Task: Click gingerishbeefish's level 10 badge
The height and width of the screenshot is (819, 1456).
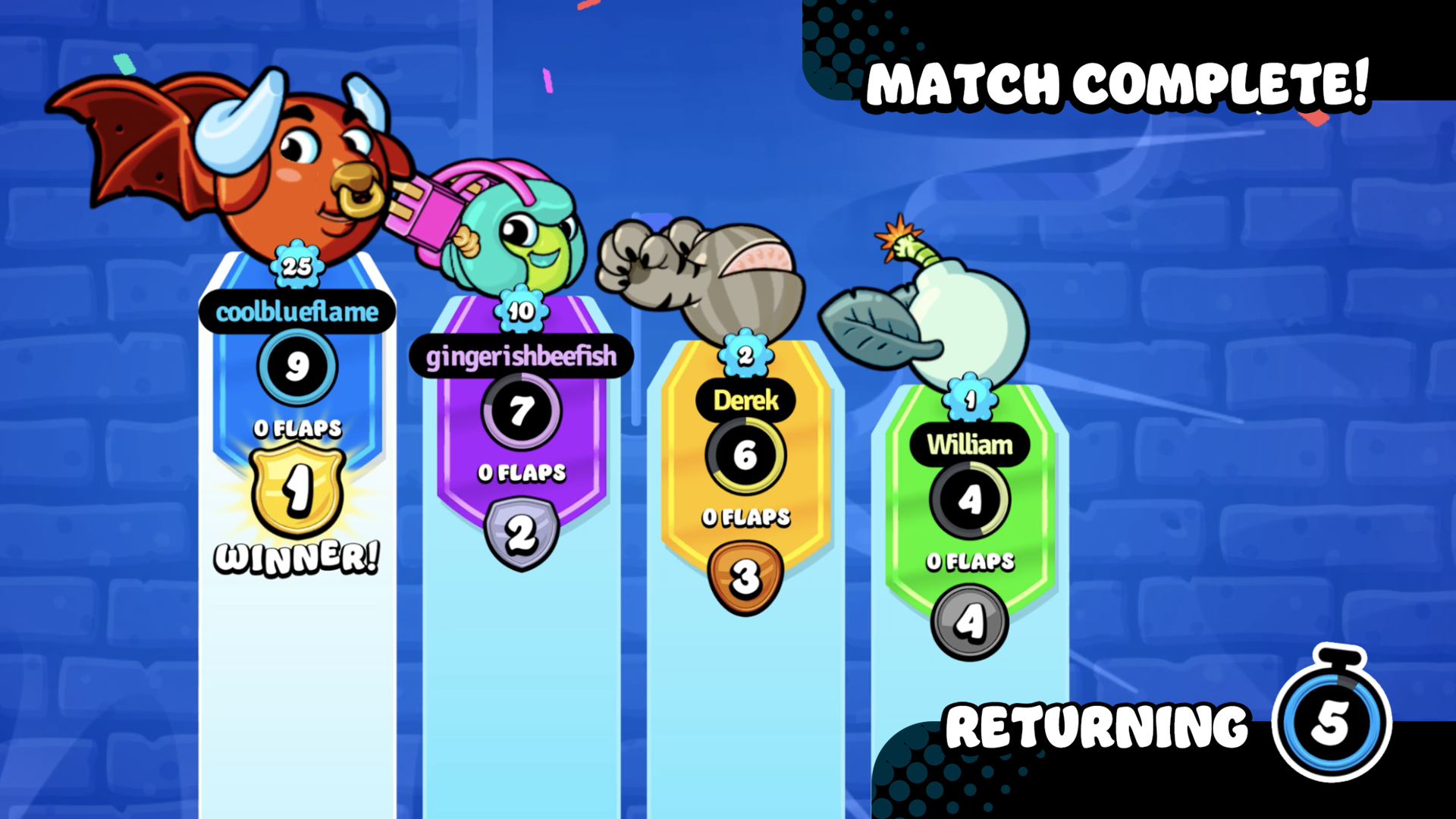Action: pos(520,311)
